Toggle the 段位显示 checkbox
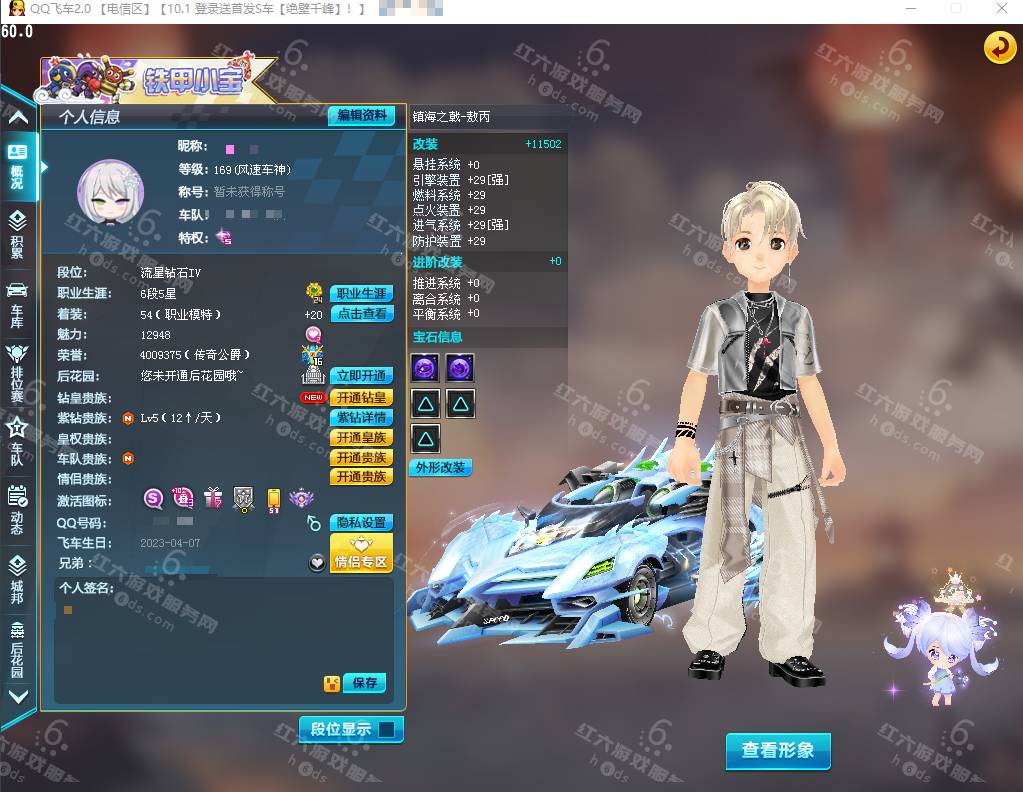Viewport: 1023px width, 792px height. (x=386, y=730)
